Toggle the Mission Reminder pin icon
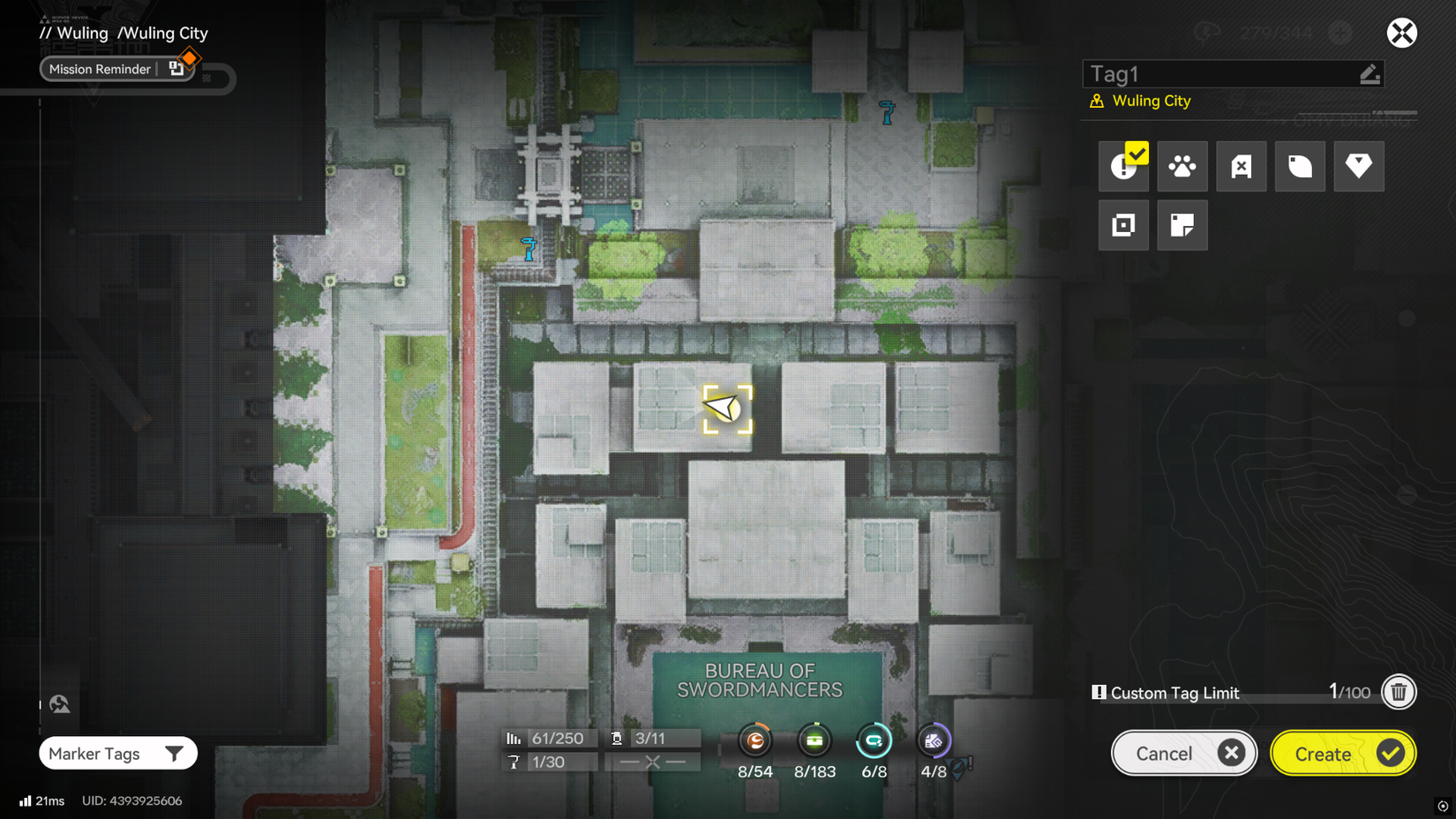The image size is (1456, 819). pos(177,67)
